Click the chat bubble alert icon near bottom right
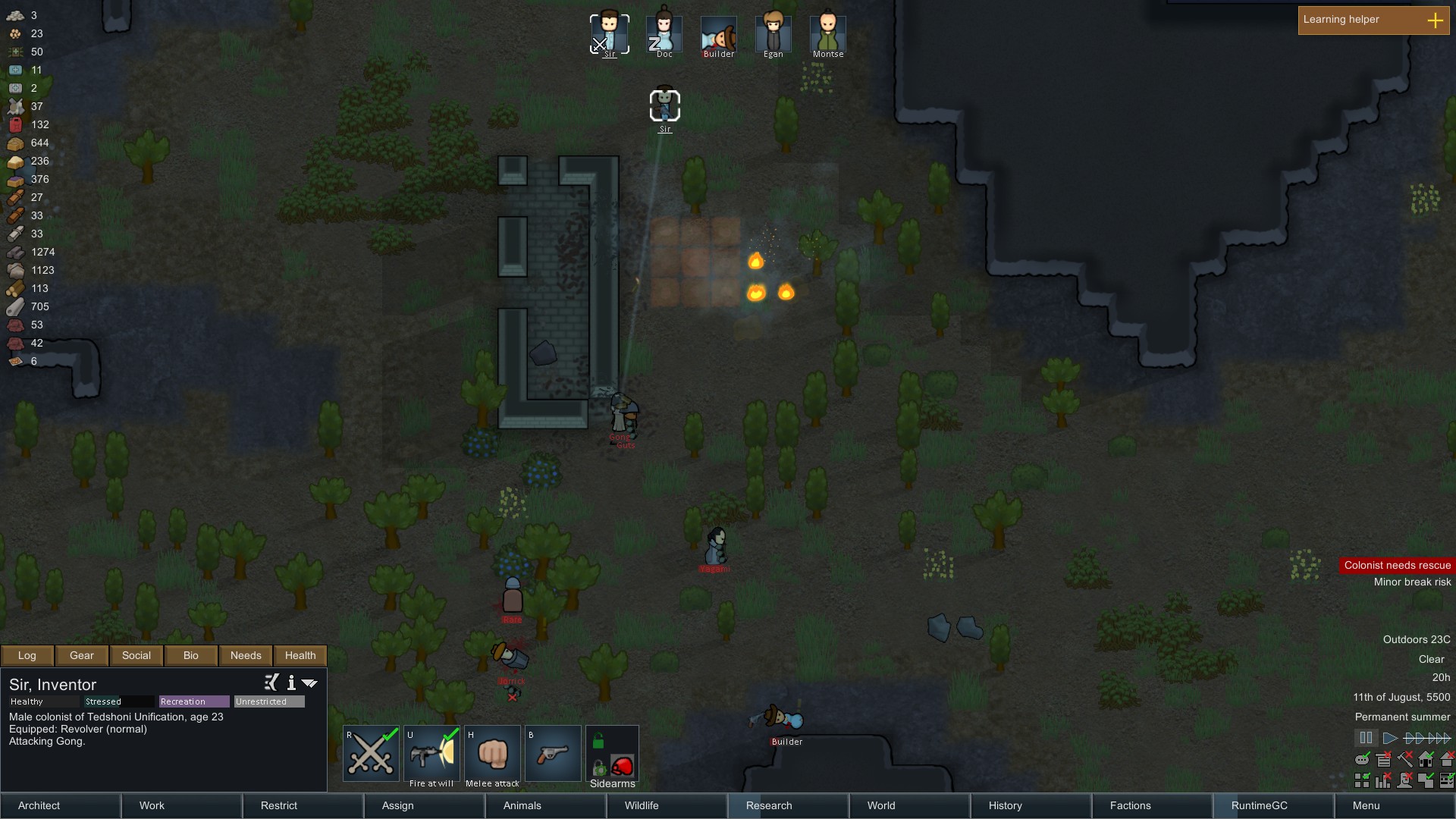Viewport: 1456px width, 819px height. coord(1363,759)
